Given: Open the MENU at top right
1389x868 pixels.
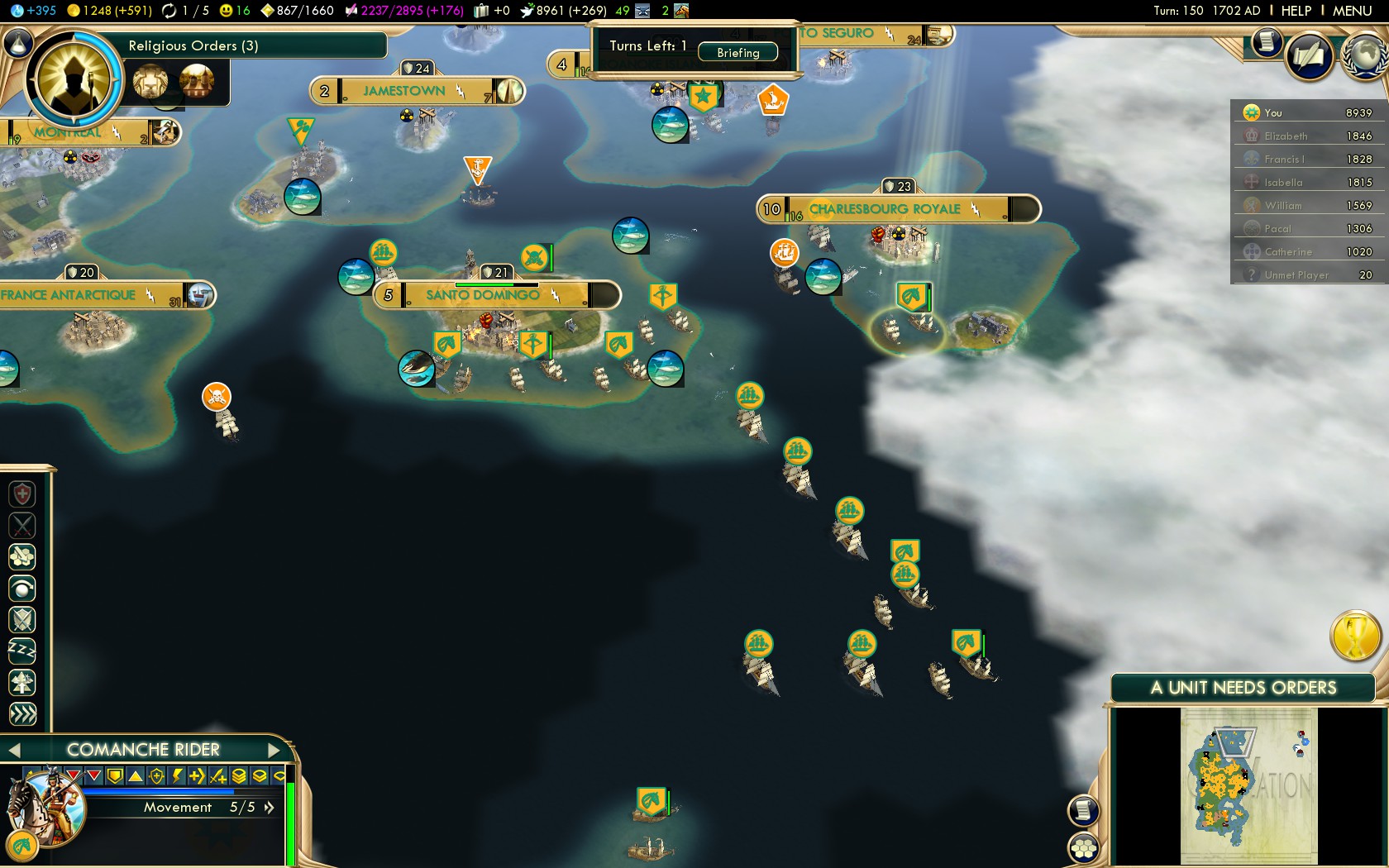Looking at the screenshot, I should (x=1352, y=11).
